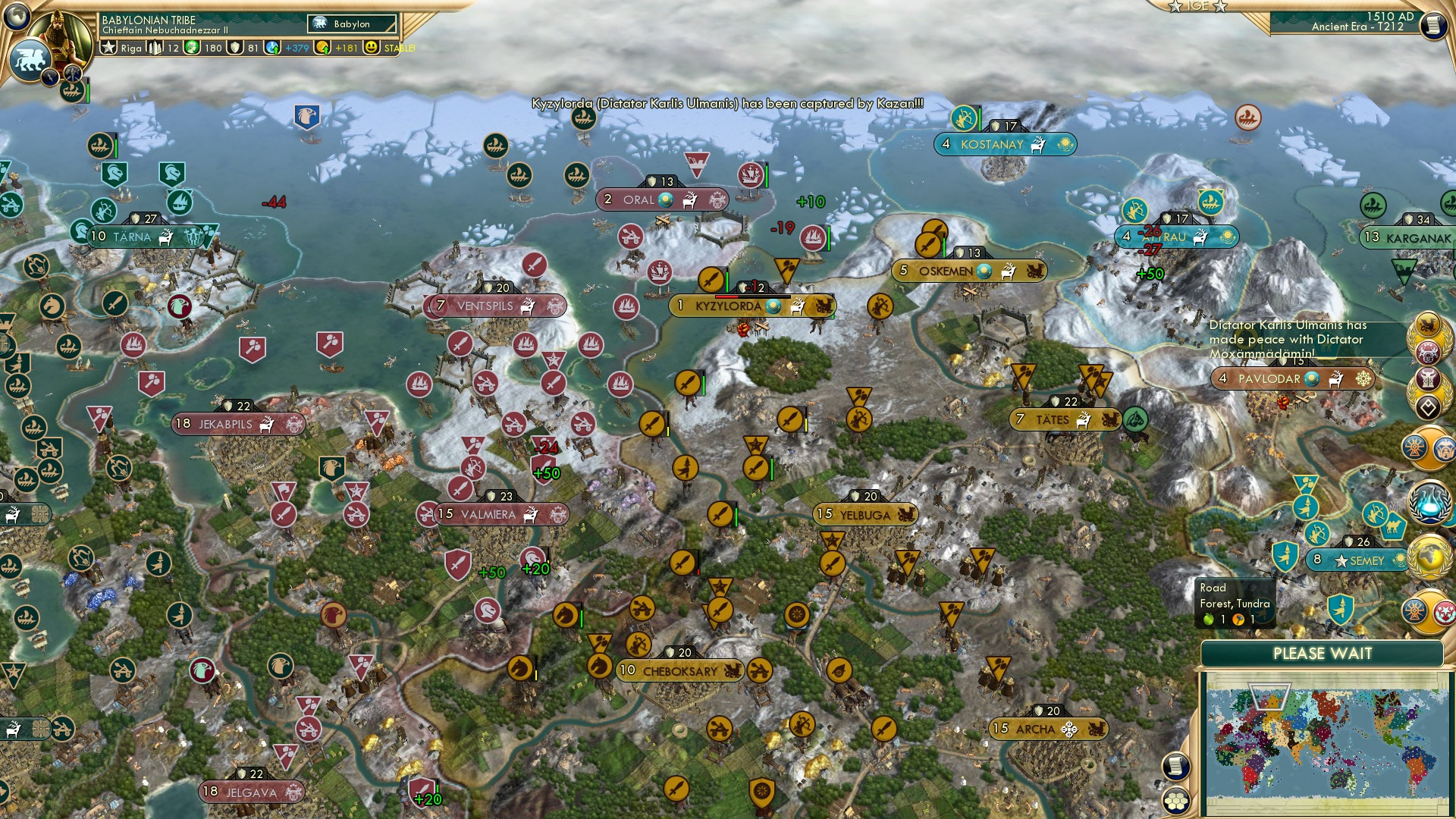Viewport: 1456px width, 819px height.
Task: Click the STABLE happiness smiley icon
Action: pos(372,48)
